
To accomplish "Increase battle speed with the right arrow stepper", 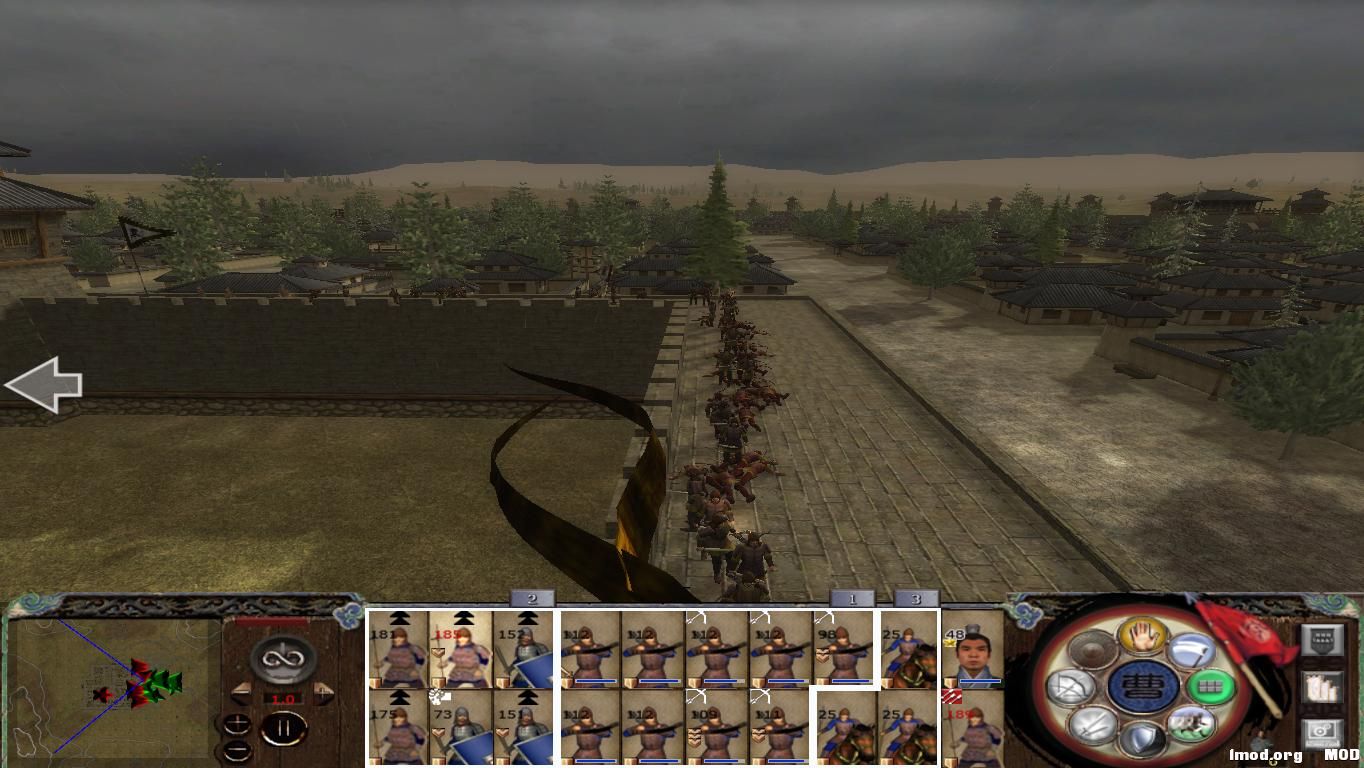I will point(322,693).
